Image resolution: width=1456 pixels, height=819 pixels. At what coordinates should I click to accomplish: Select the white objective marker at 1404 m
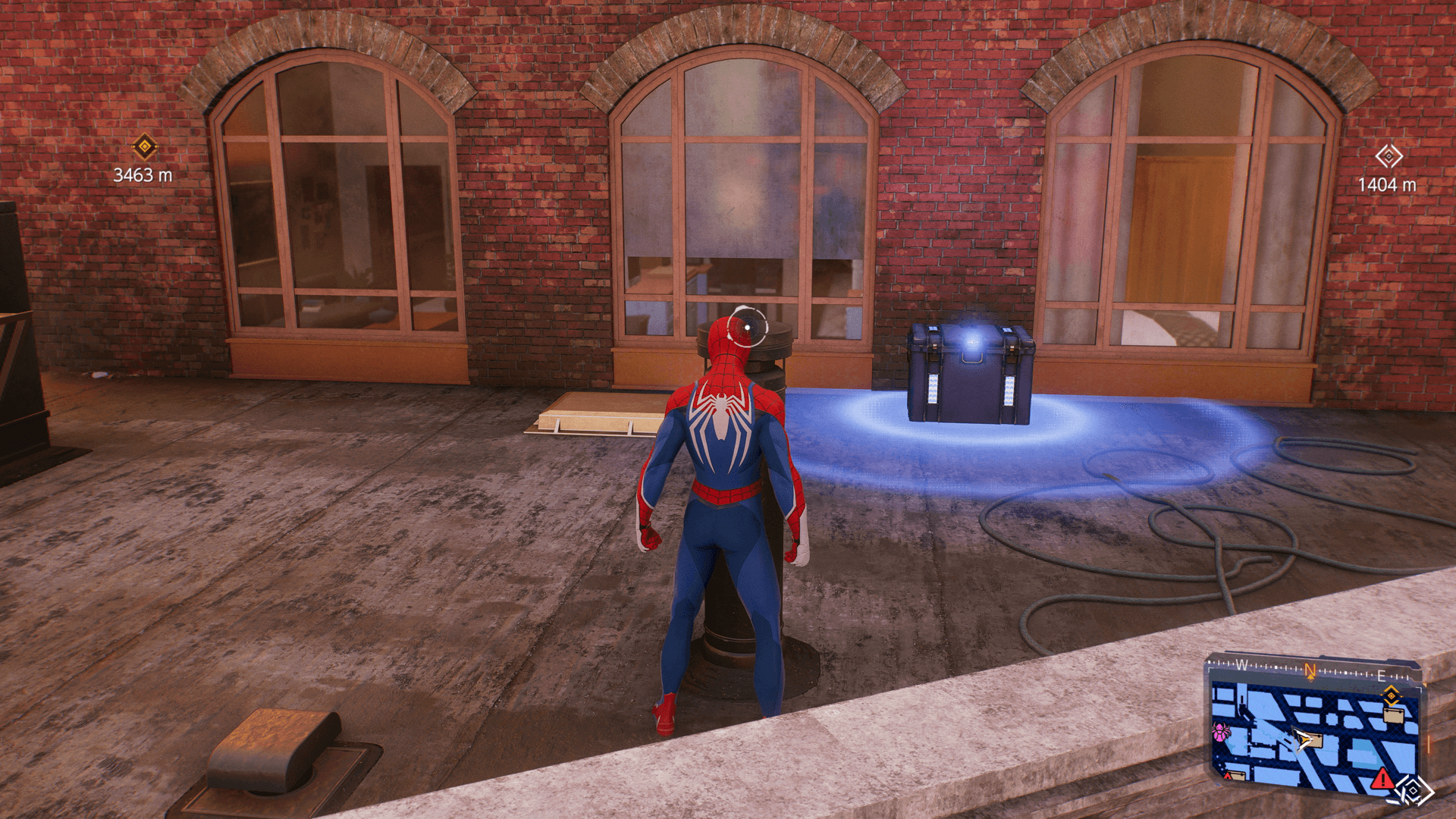coord(1389,157)
